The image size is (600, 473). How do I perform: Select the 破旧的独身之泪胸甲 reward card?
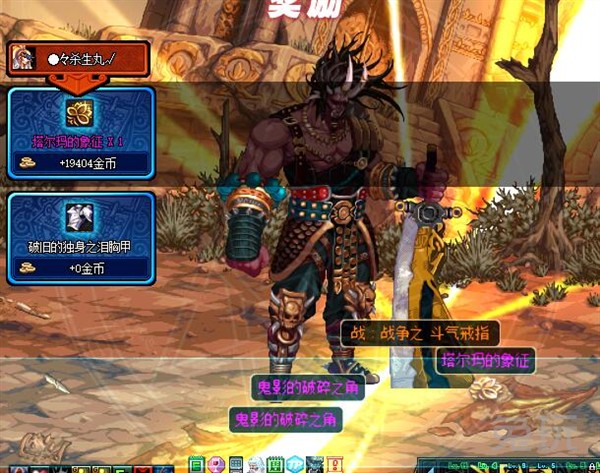(x=80, y=238)
